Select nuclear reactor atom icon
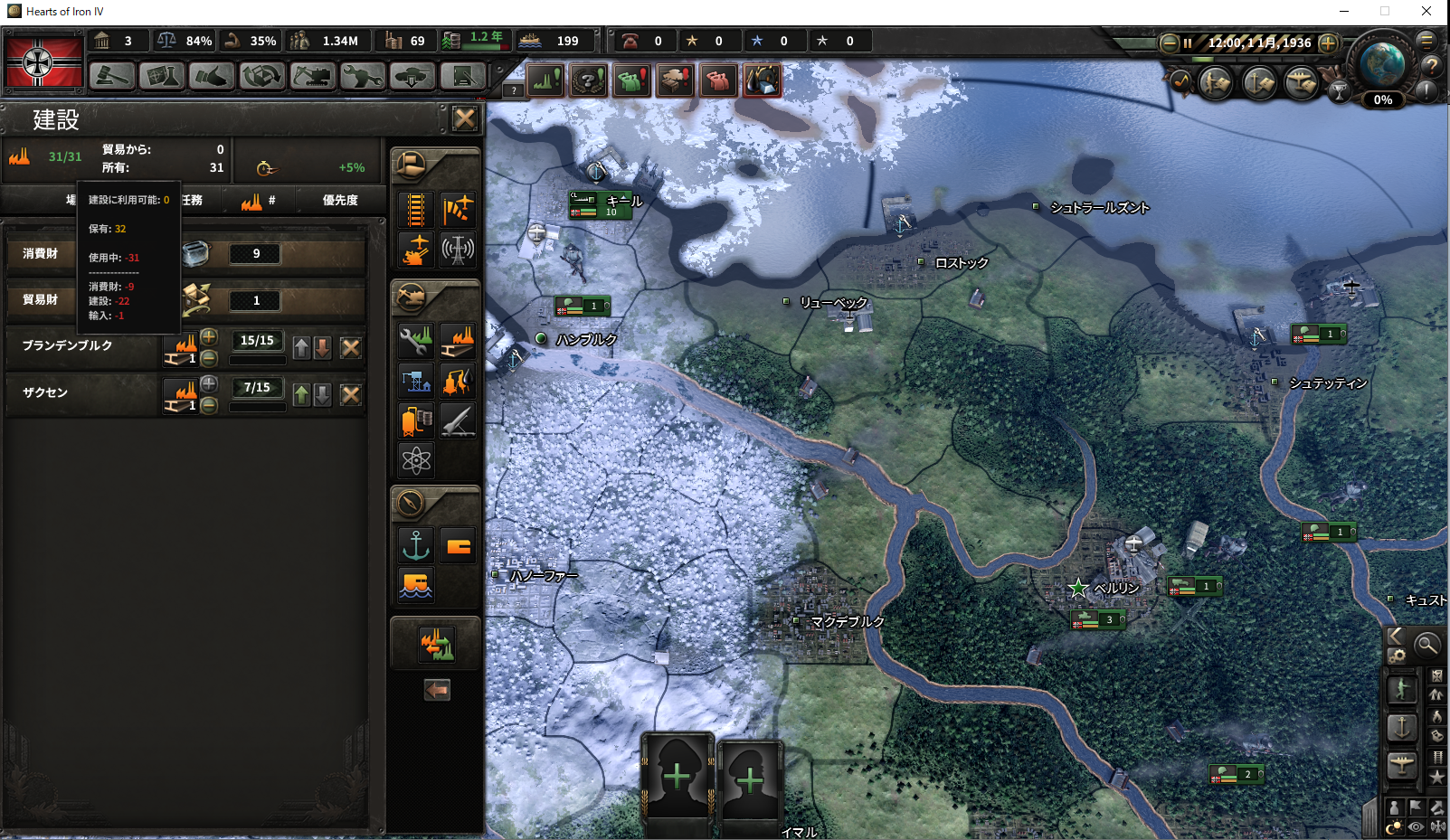This screenshot has width=1450, height=840. click(x=416, y=460)
